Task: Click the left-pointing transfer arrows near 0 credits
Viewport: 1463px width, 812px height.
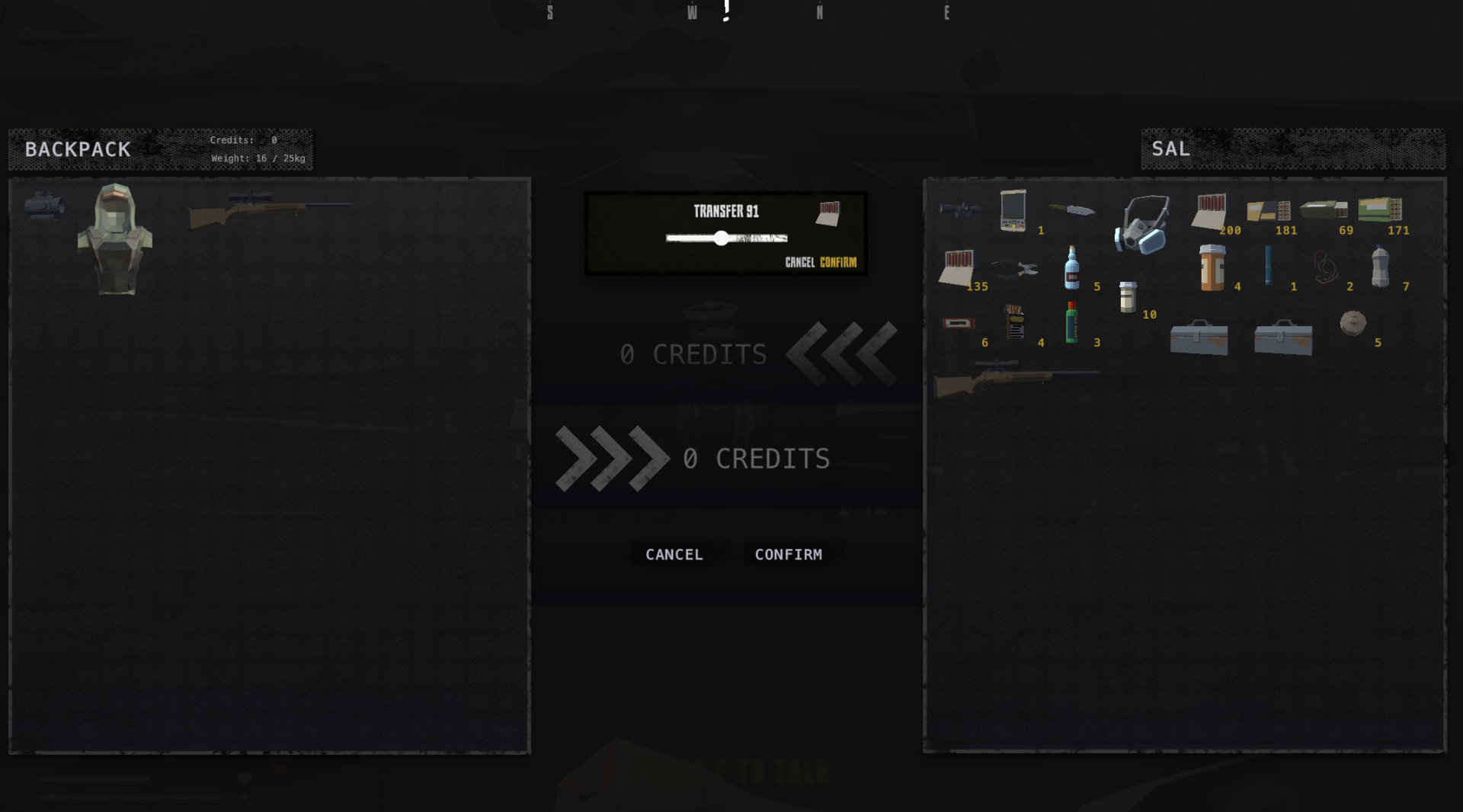Action: point(842,354)
